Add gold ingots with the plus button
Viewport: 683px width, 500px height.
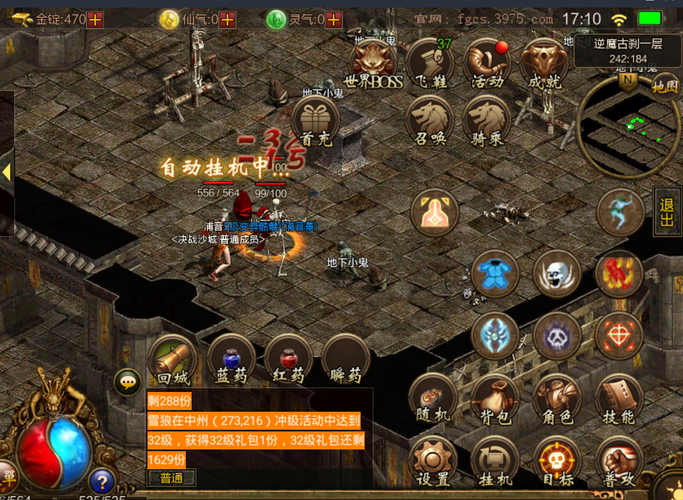pyautogui.click(x=96, y=18)
